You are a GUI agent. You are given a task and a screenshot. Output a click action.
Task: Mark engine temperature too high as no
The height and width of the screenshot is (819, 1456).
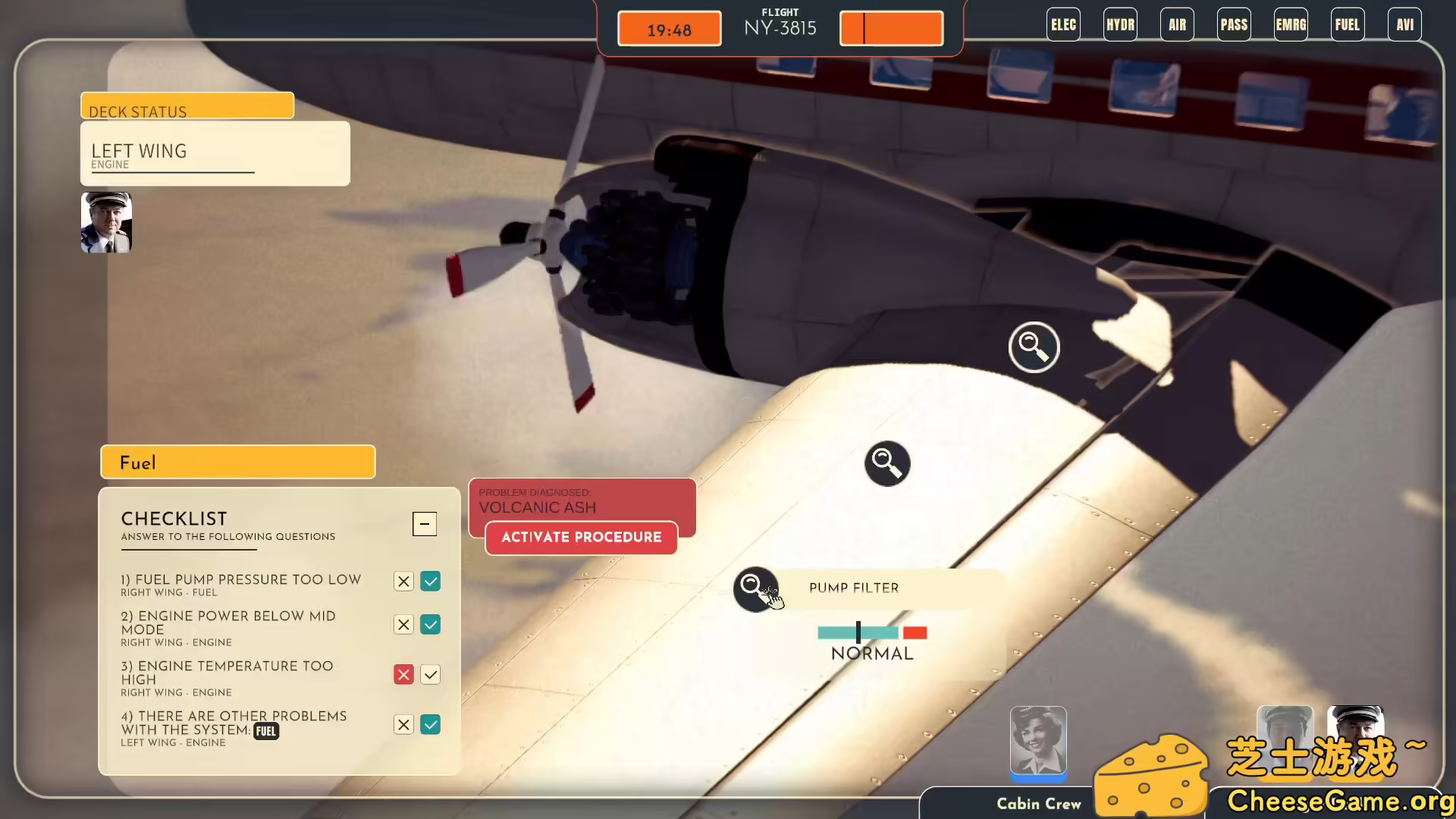click(403, 674)
